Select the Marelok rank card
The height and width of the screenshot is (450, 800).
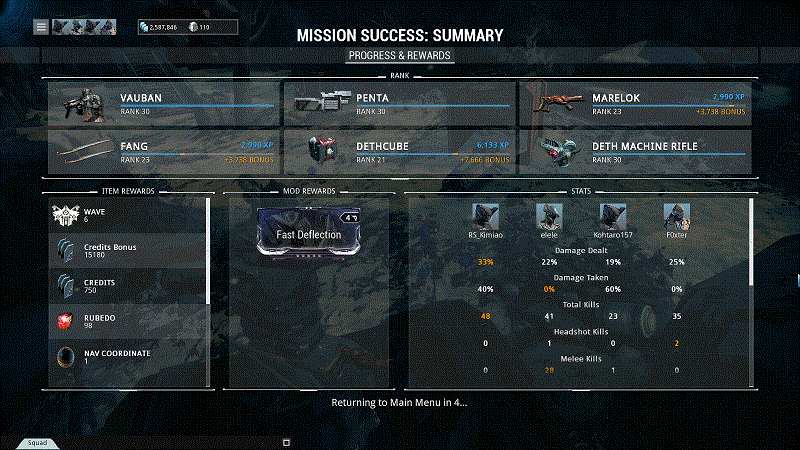tap(635, 104)
